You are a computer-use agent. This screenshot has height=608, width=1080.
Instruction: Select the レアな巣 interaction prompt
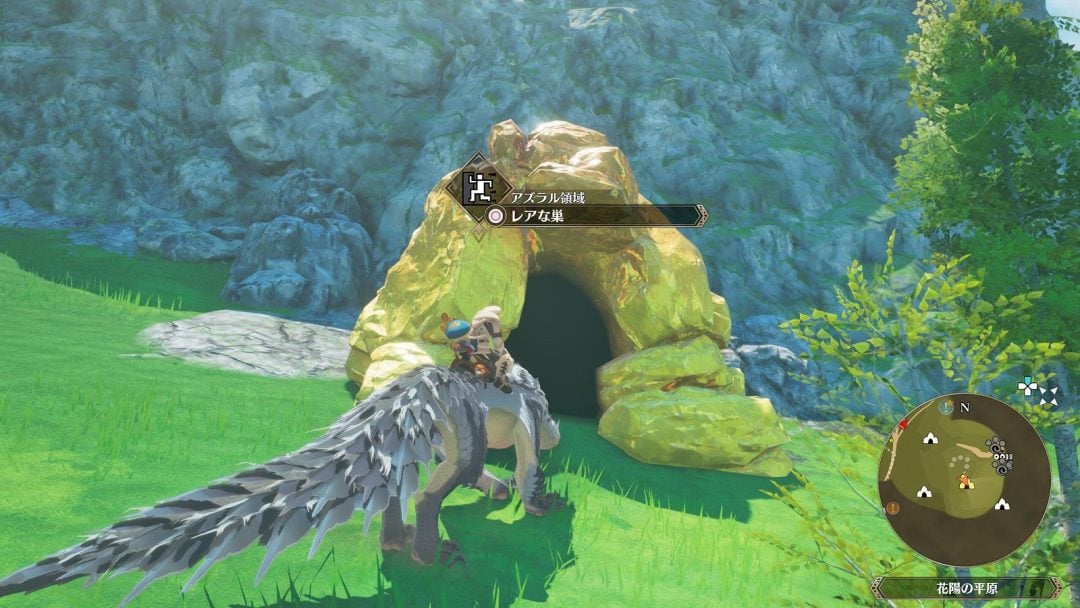(590, 215)
